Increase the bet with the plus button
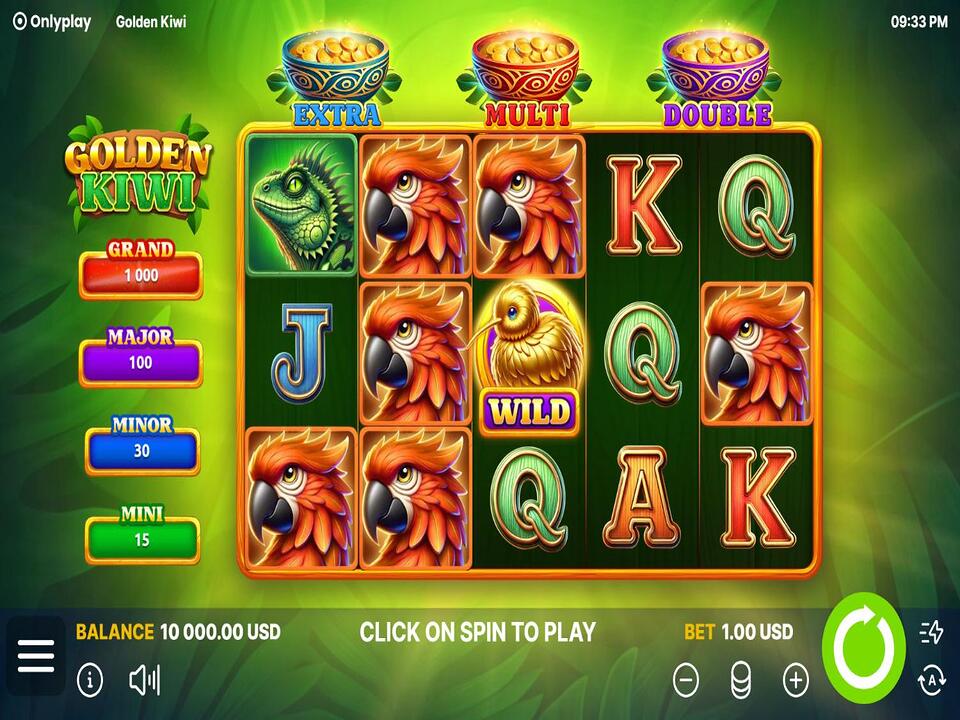This screenshot has height=720, width=960. pos(796,681)
